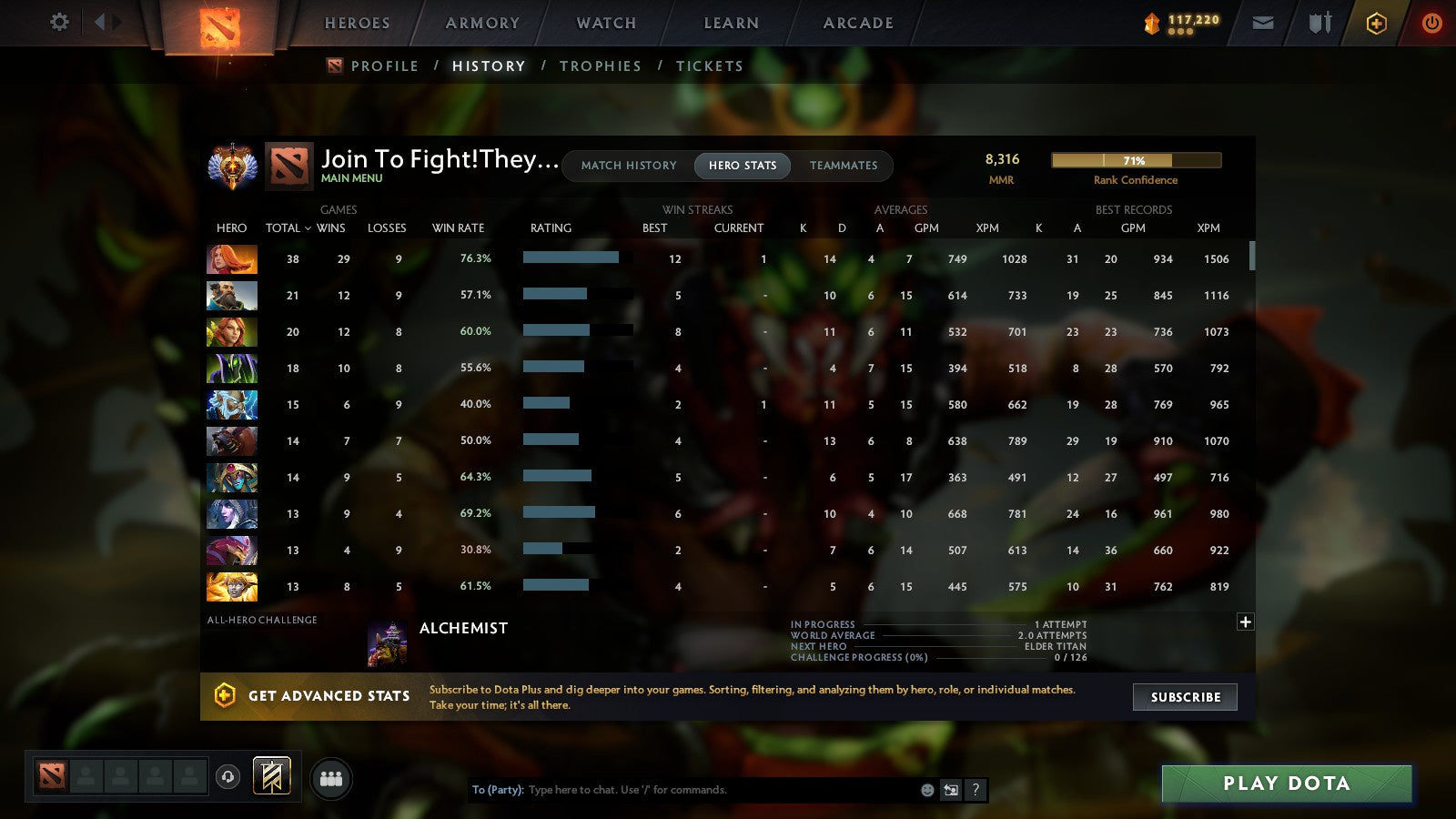Open Find Group with the three-people icon
This screenshot has height=819, width=1456.
[331, 779]
